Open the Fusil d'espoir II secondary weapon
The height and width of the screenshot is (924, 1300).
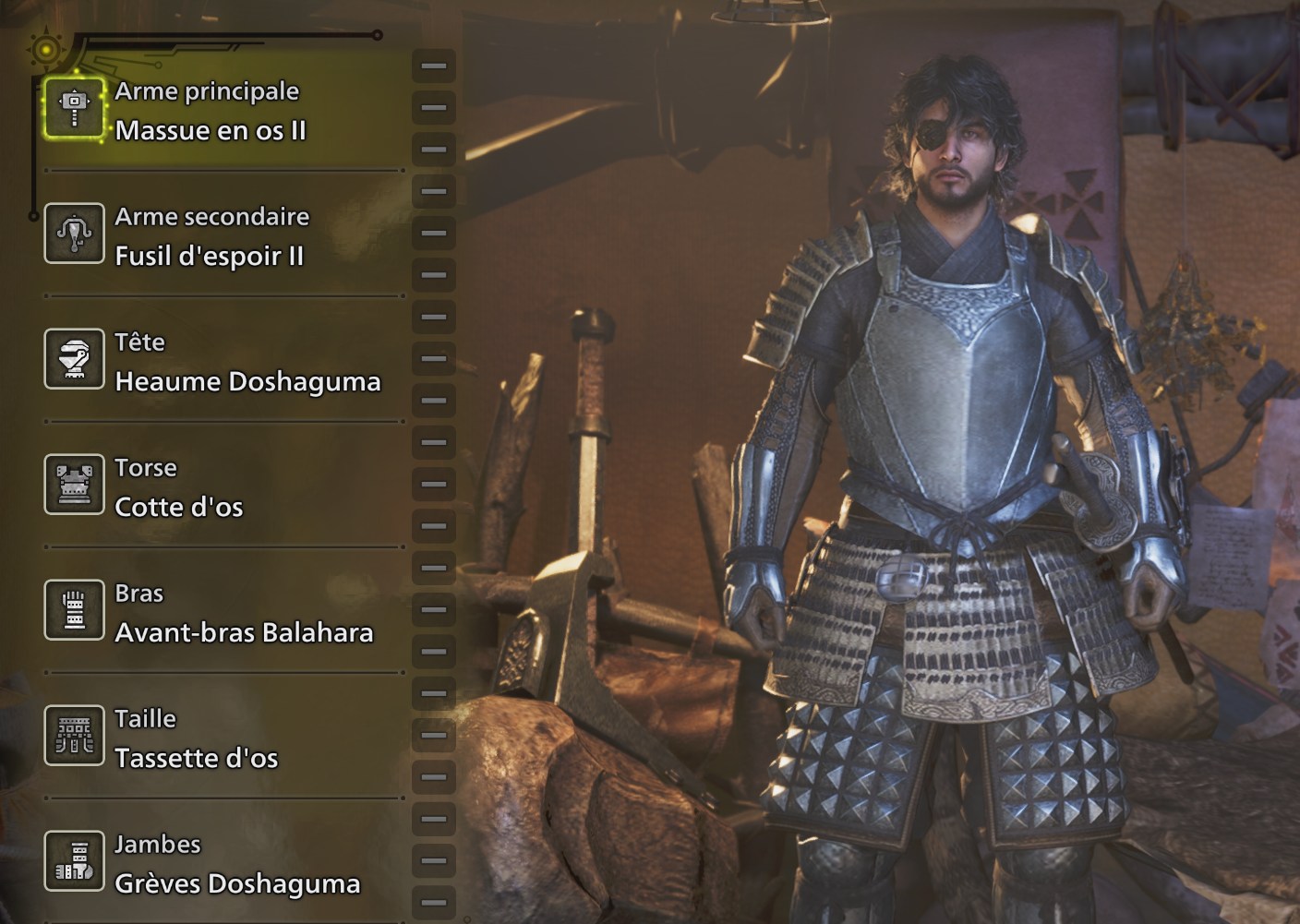pos(208,258)
